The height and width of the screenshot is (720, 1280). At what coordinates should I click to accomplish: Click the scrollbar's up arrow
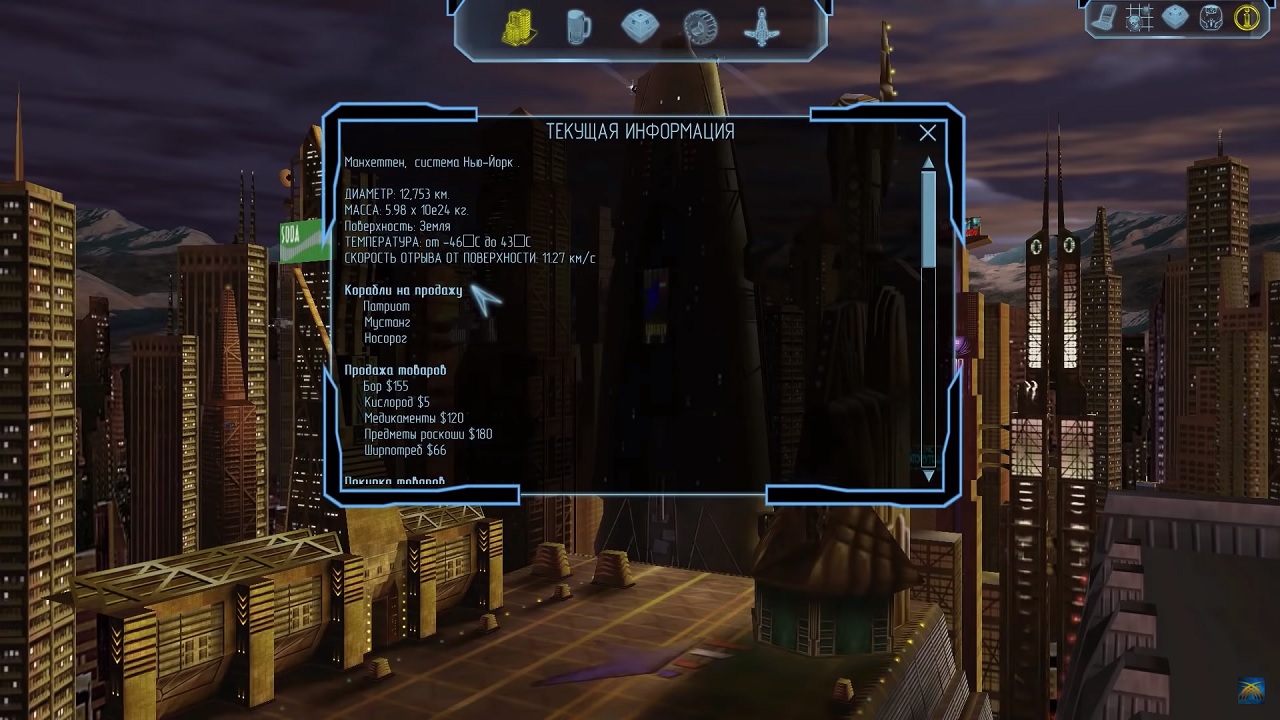pyautogui.click(x=928, y=162)
